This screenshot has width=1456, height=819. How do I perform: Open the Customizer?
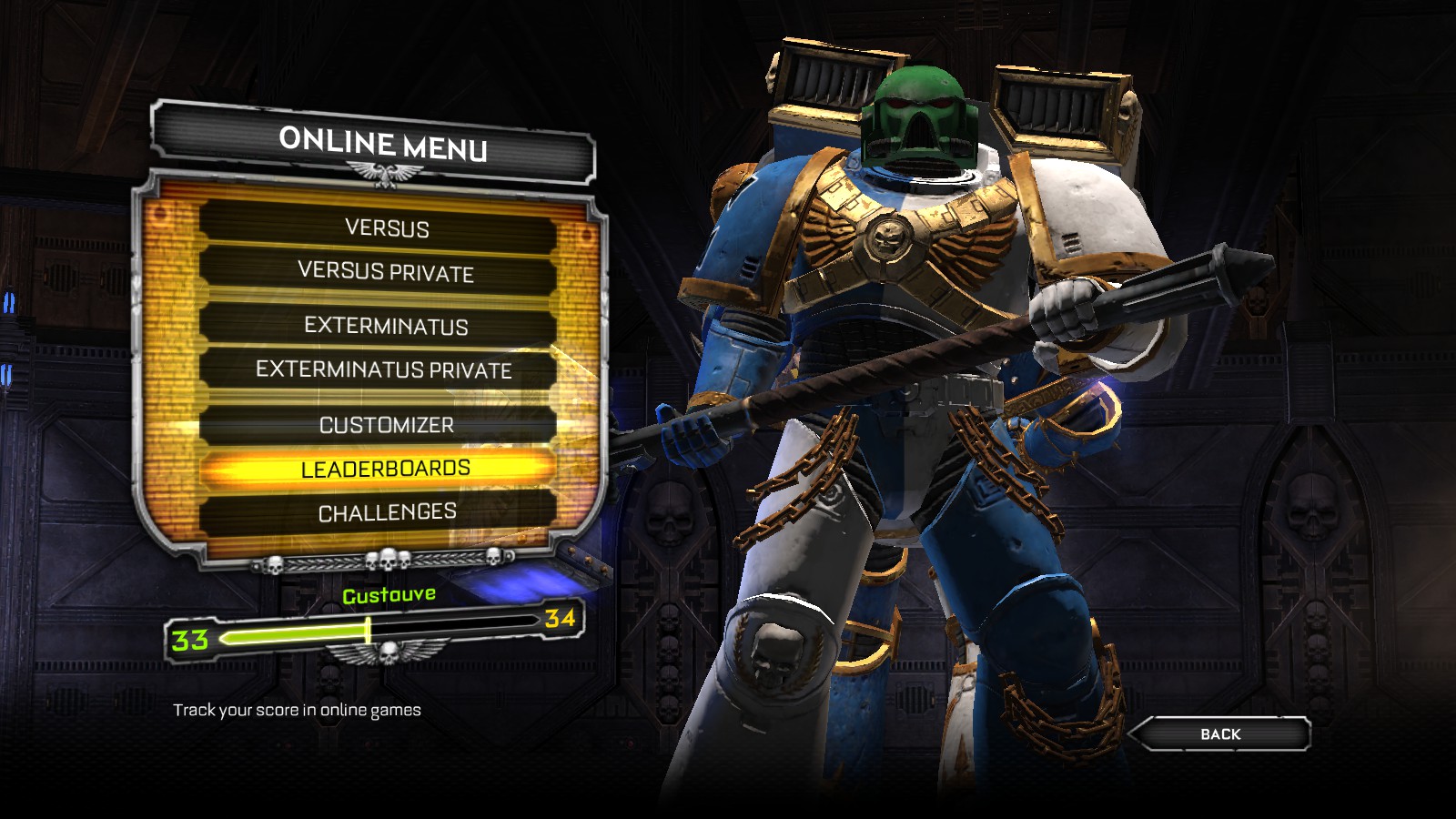pyautogui.click(x=386, y=425)
